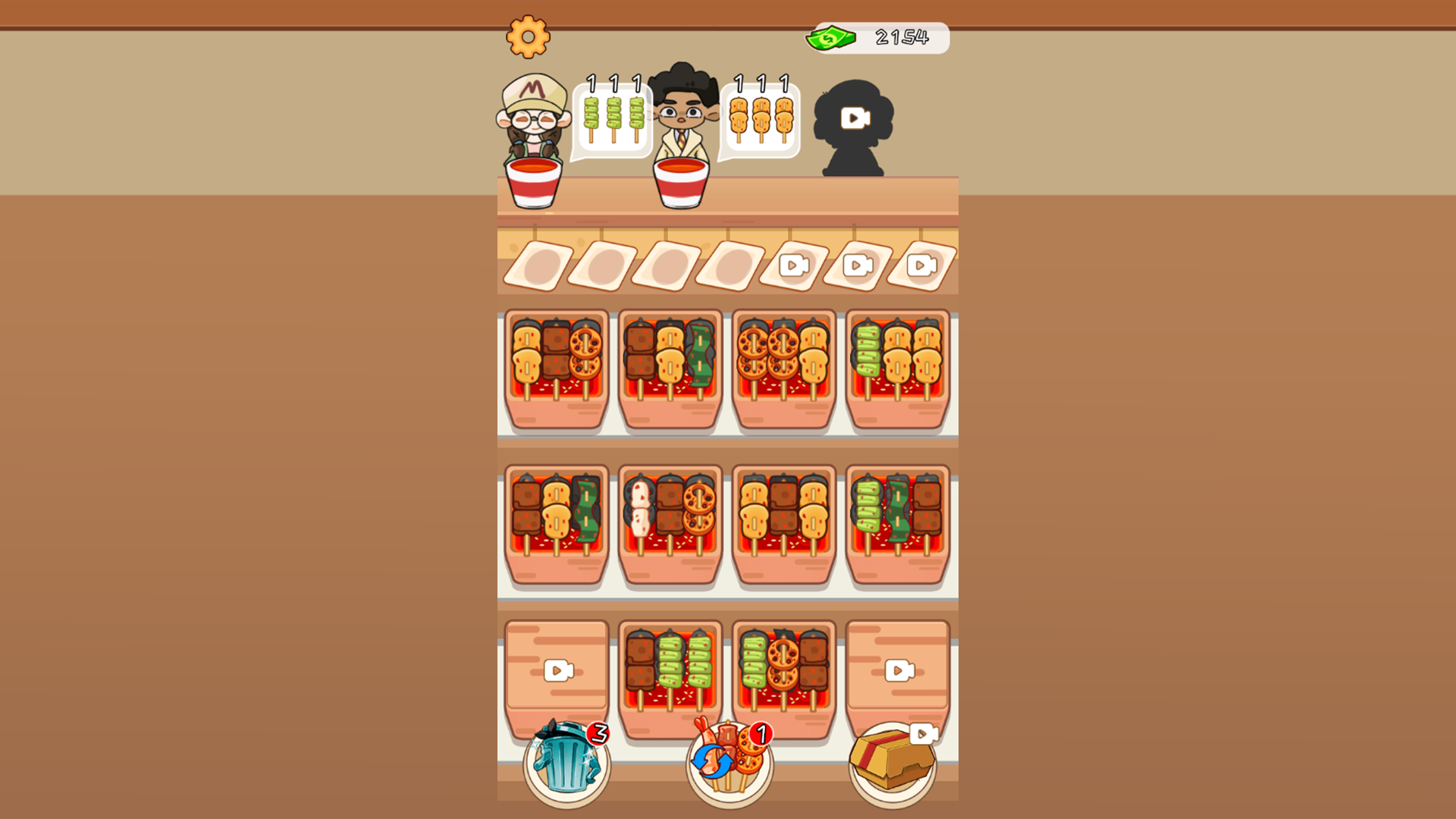Image resolution: width=1456 pixels, height=819 pixels.
Task: Tap the suited customer's sauce bucket
Action: (682, 182)
